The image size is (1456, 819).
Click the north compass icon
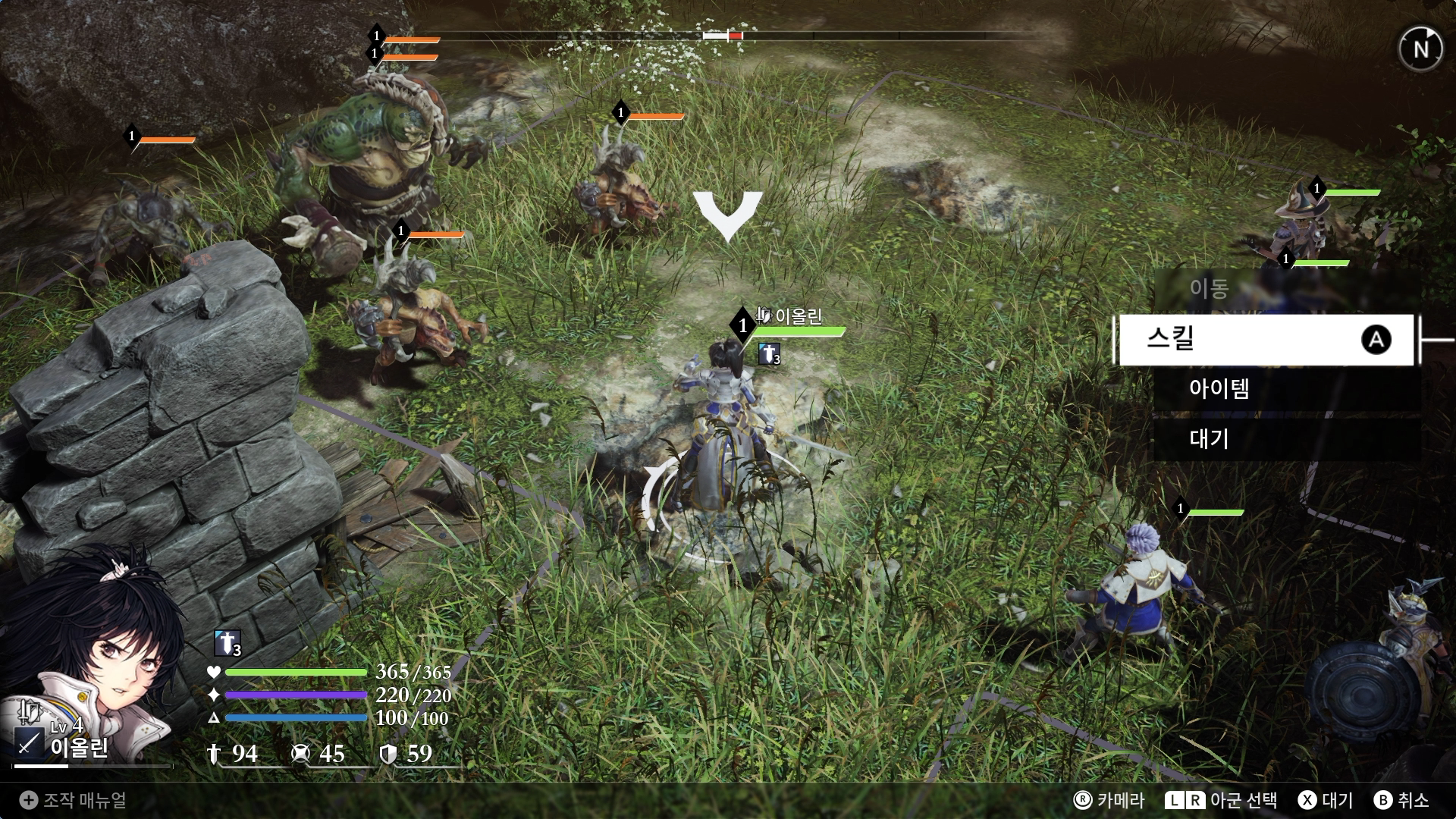pyautogui.click(x=1420, y=49)
